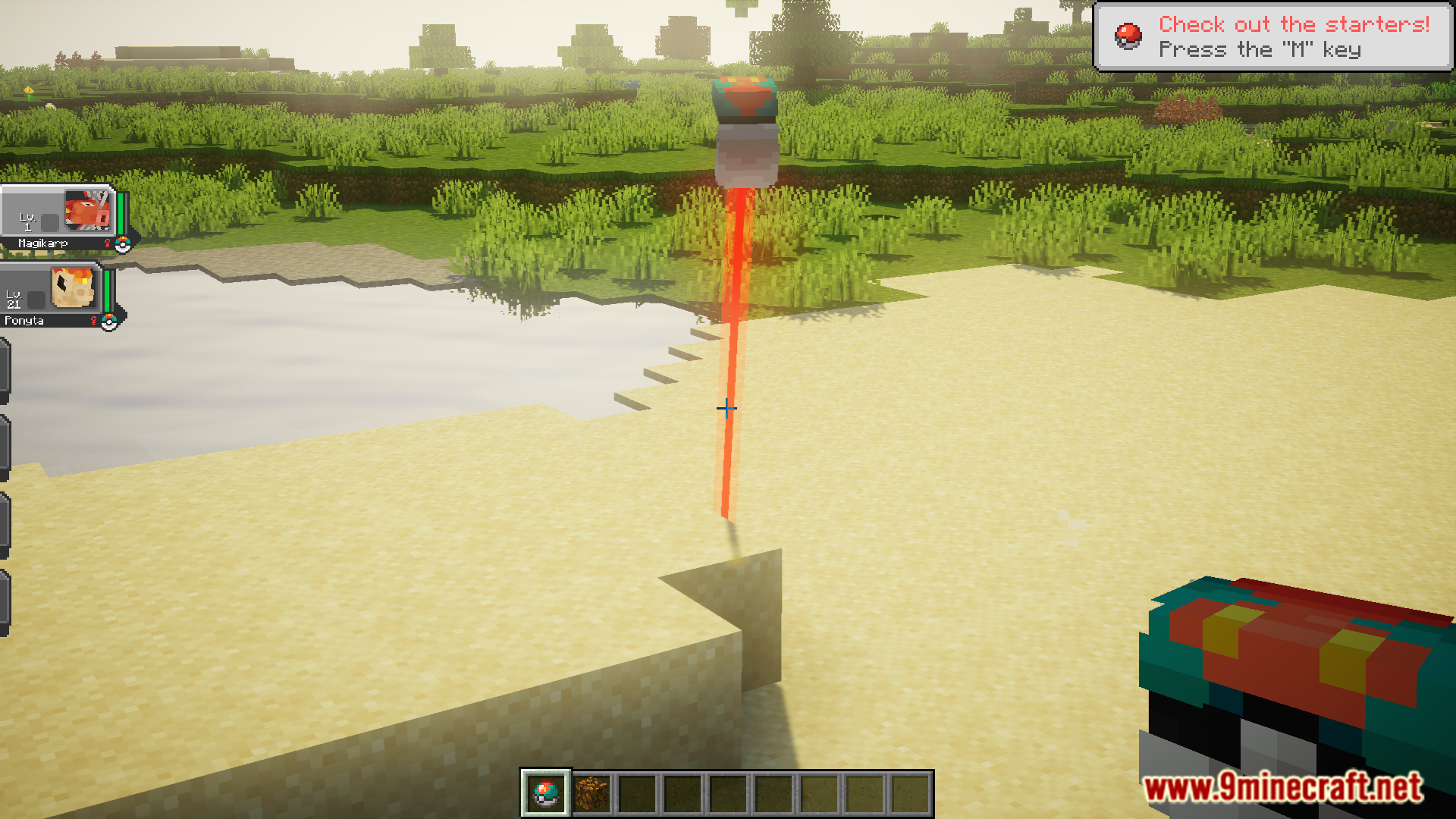Select the Magikarp party slot

click(59, 217)
